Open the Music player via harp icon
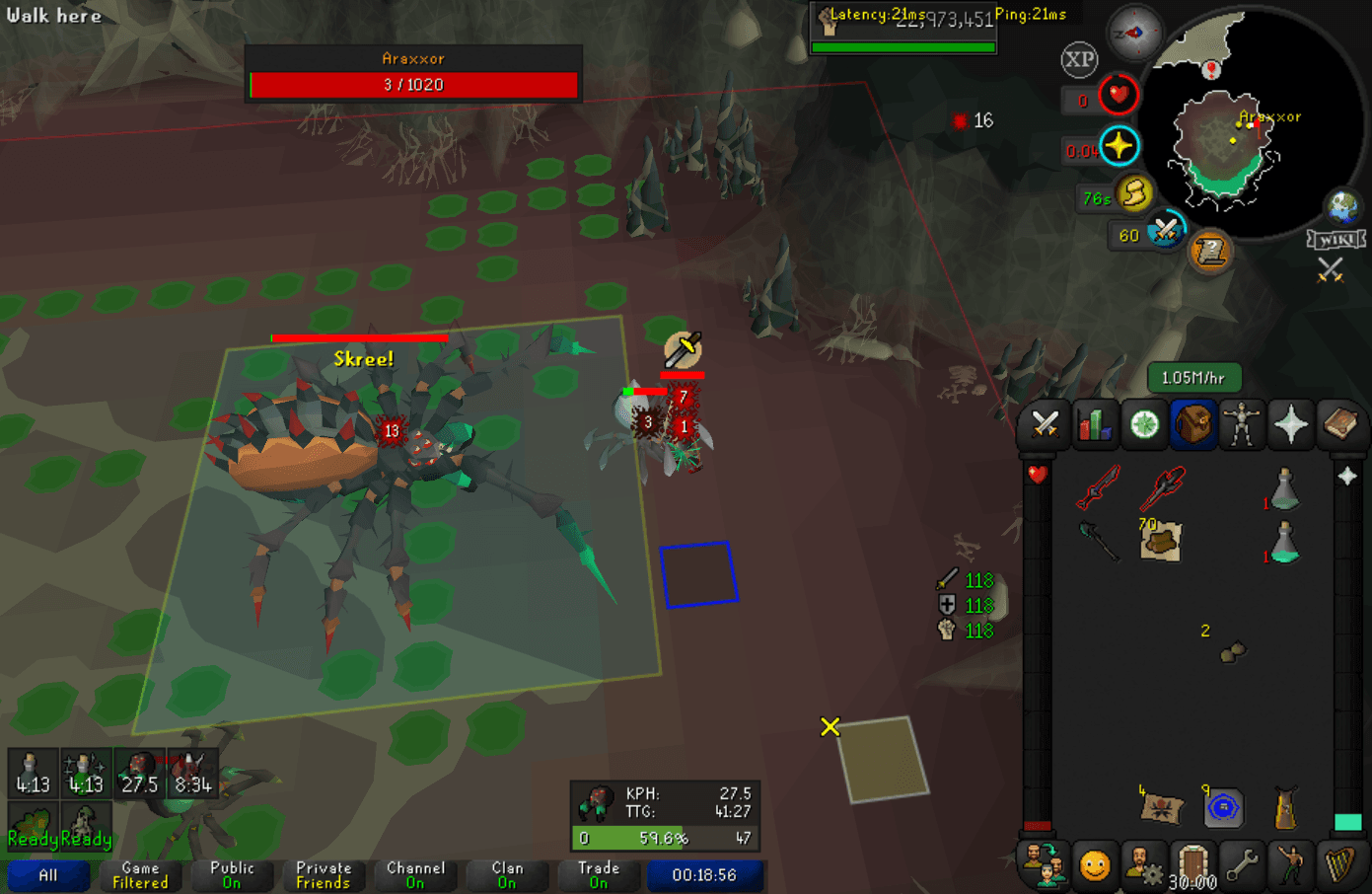The image size is (1372, 894). [x=1341, y=866]
